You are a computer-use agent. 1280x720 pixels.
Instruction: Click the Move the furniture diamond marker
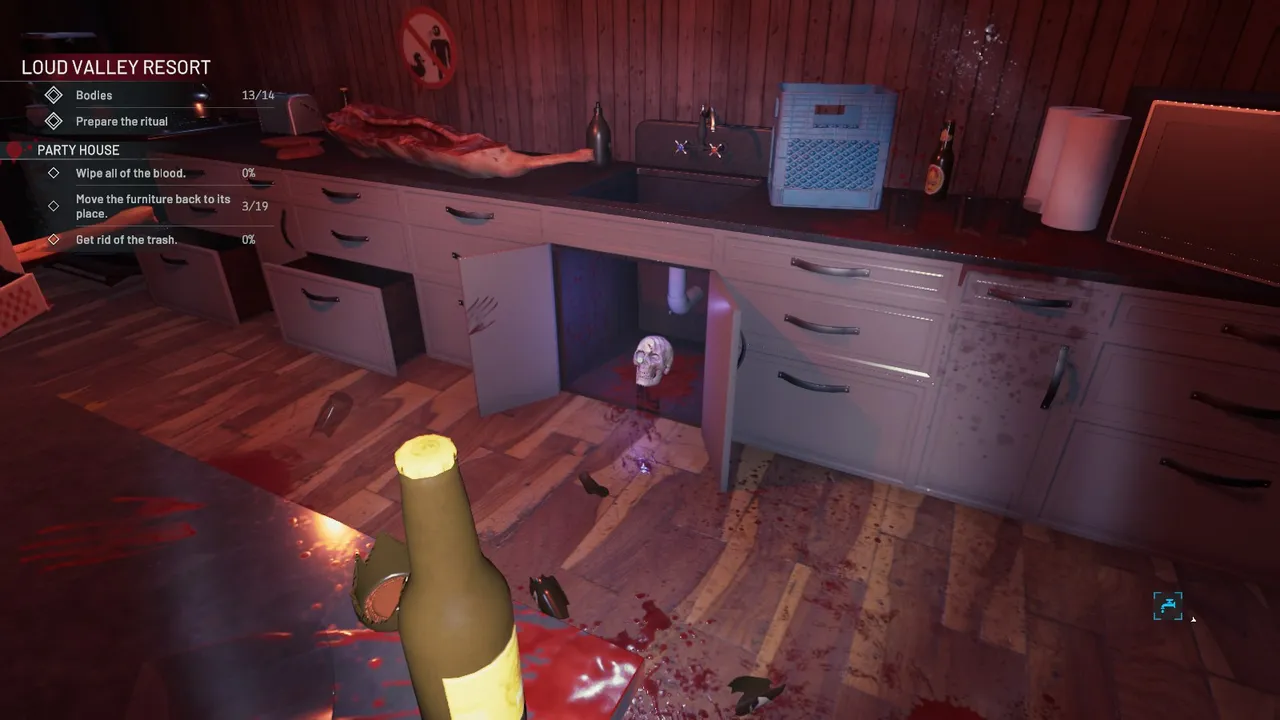click(x=55, y=206)
